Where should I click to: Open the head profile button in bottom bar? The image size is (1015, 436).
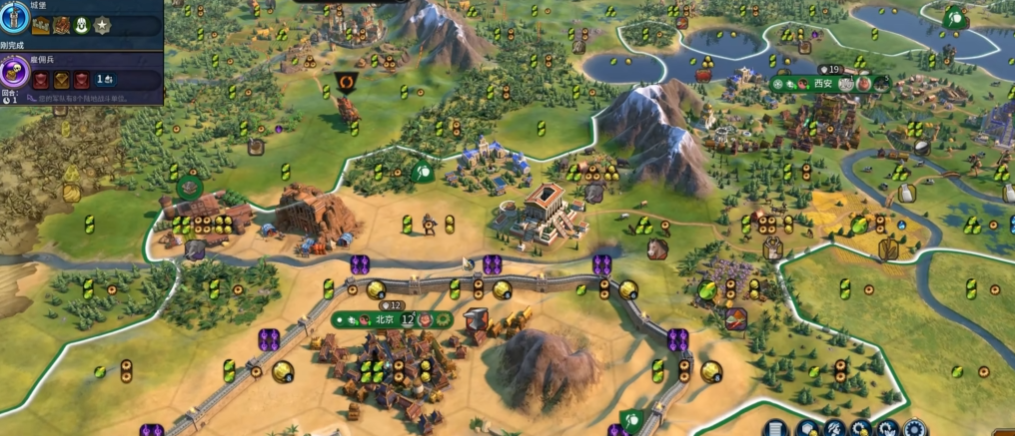[833, 429]
